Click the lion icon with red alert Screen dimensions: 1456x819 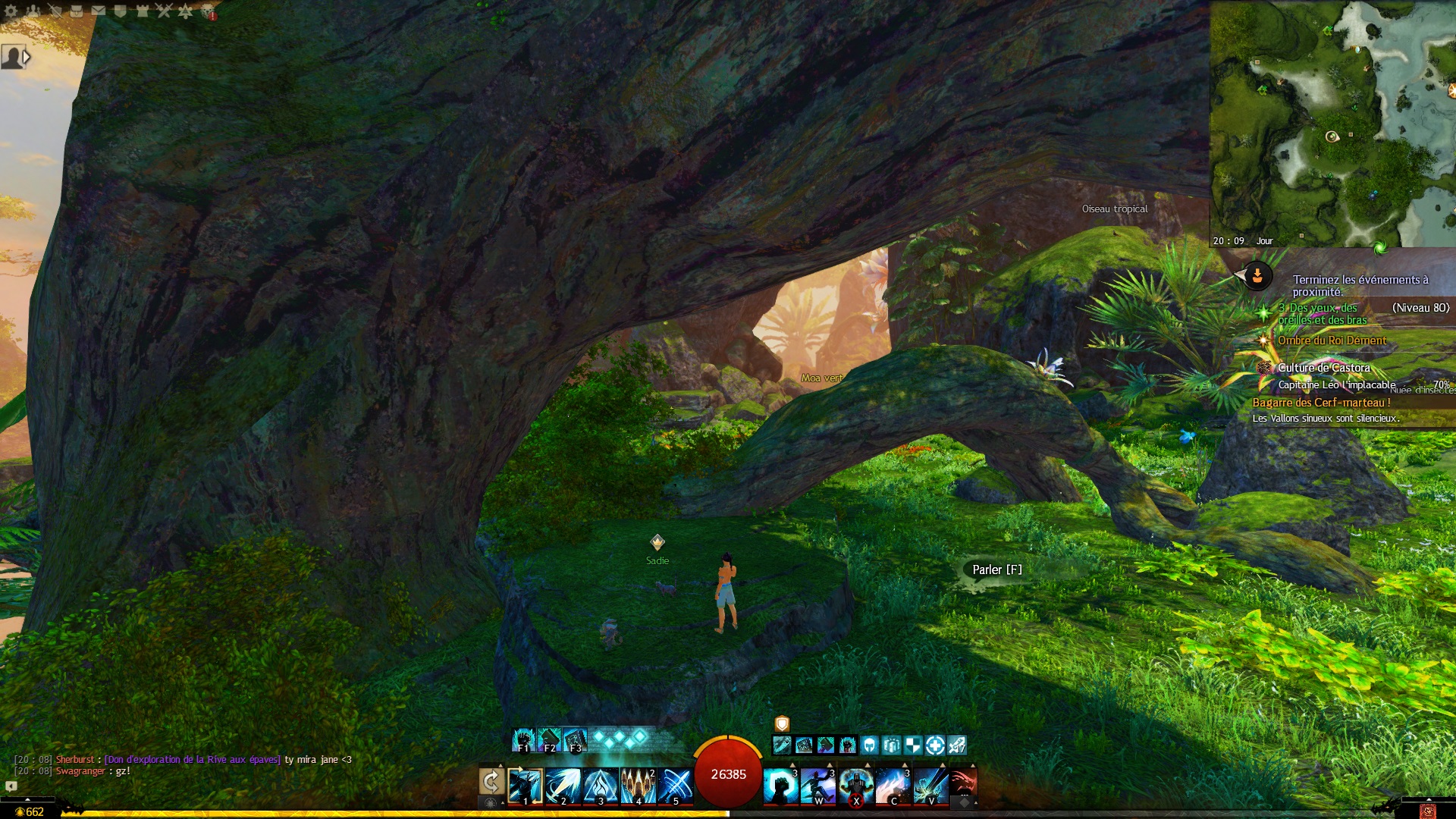point(208,11)
